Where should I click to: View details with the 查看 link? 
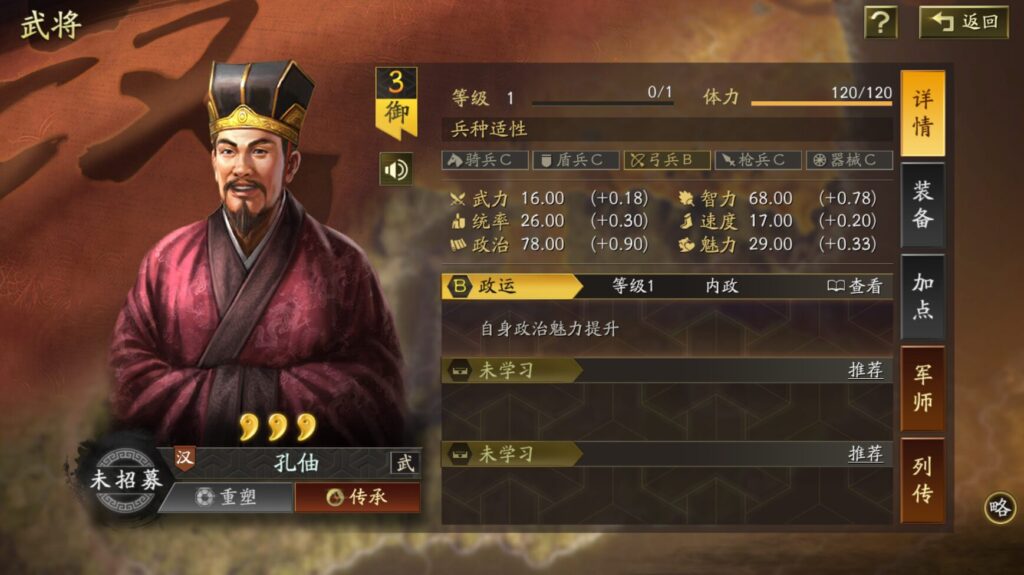(855, 286)
